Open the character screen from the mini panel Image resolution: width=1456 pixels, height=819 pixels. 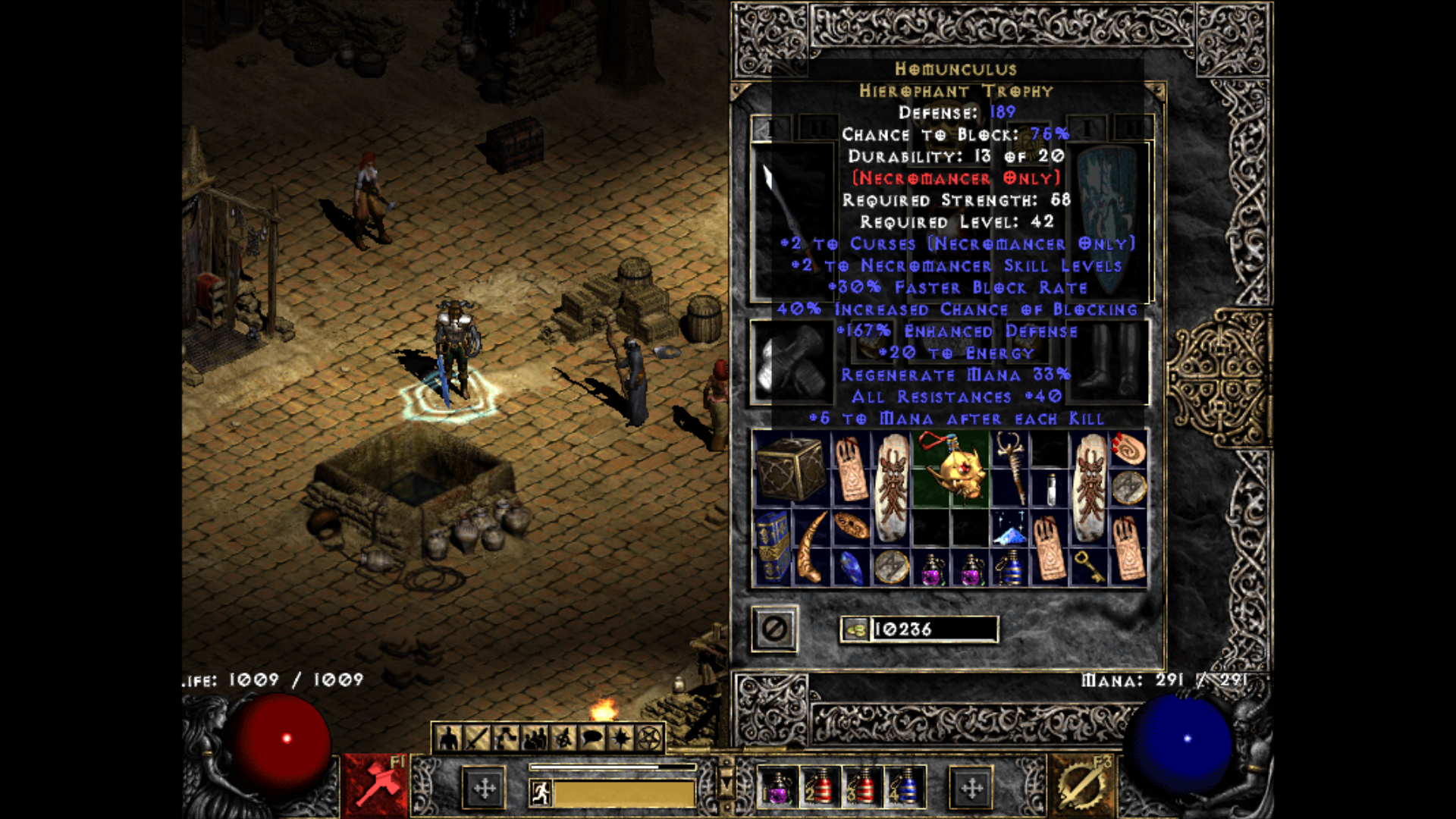click(x=448, y=738)
